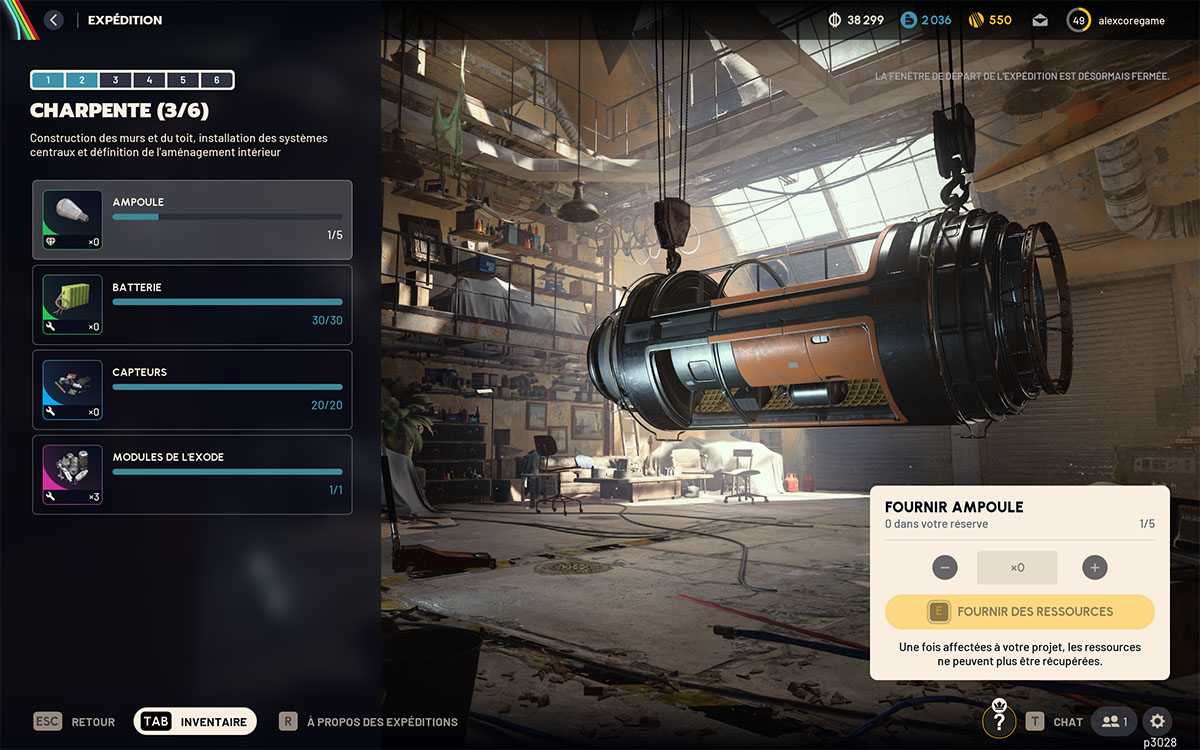Confirm with Fournir des ressources button
The height and width of the screenshot is (750, 1200).
[x=1020, y=612]
